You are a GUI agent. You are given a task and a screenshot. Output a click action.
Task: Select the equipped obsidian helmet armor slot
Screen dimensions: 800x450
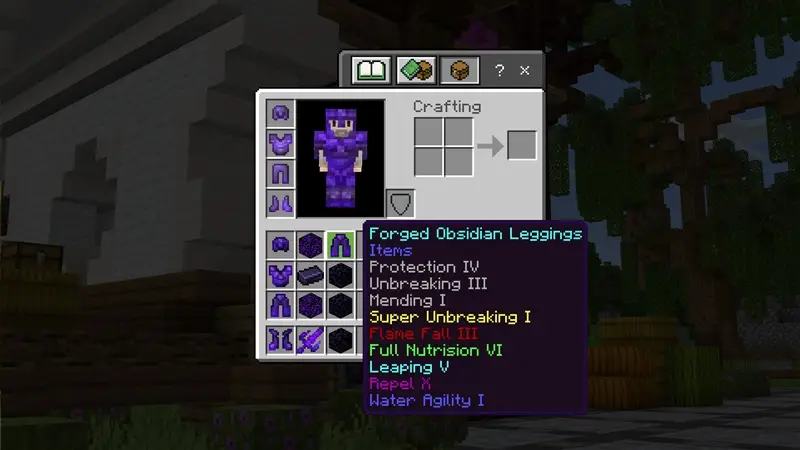(x=280, y=114)
